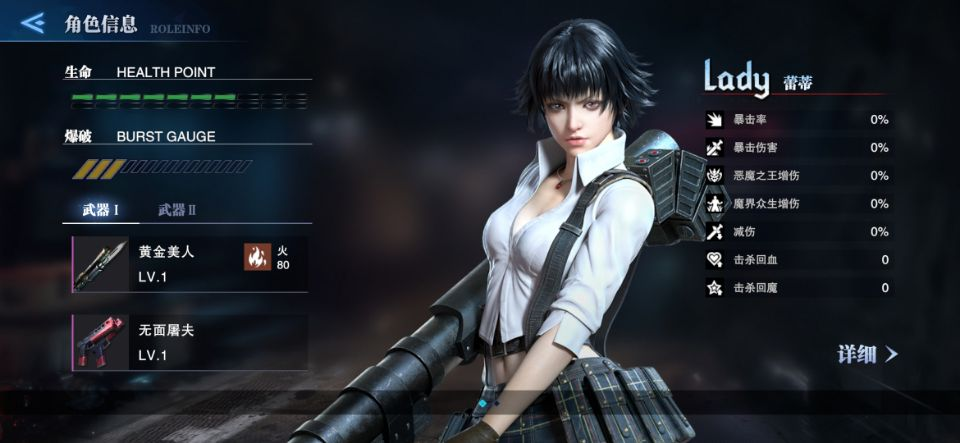The height and width of the screenshot is (443, 960).
Task: Select the 黄金美人 weapon slot
Action: pos(190,264)
